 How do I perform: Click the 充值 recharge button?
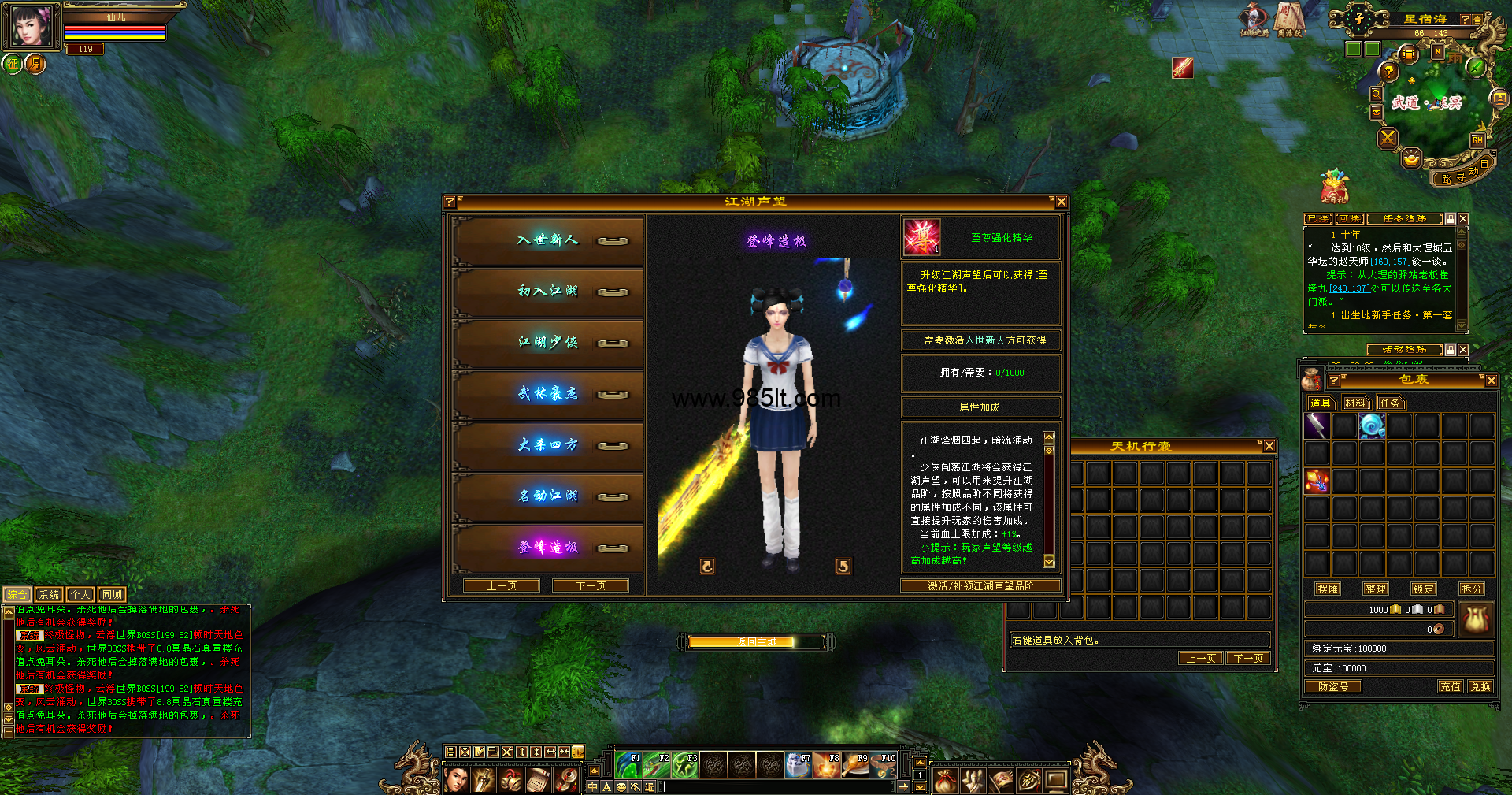pos(1450,686)
